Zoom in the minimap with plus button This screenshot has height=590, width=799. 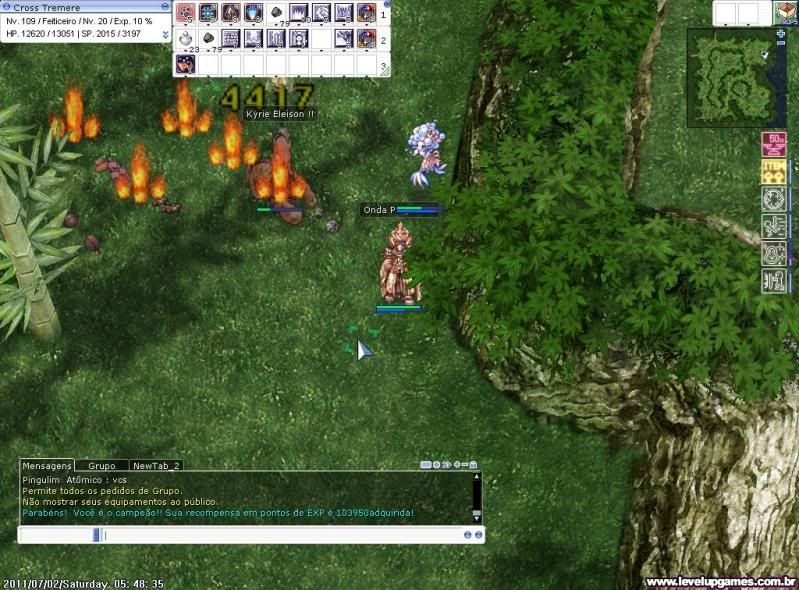coord(781,33)
